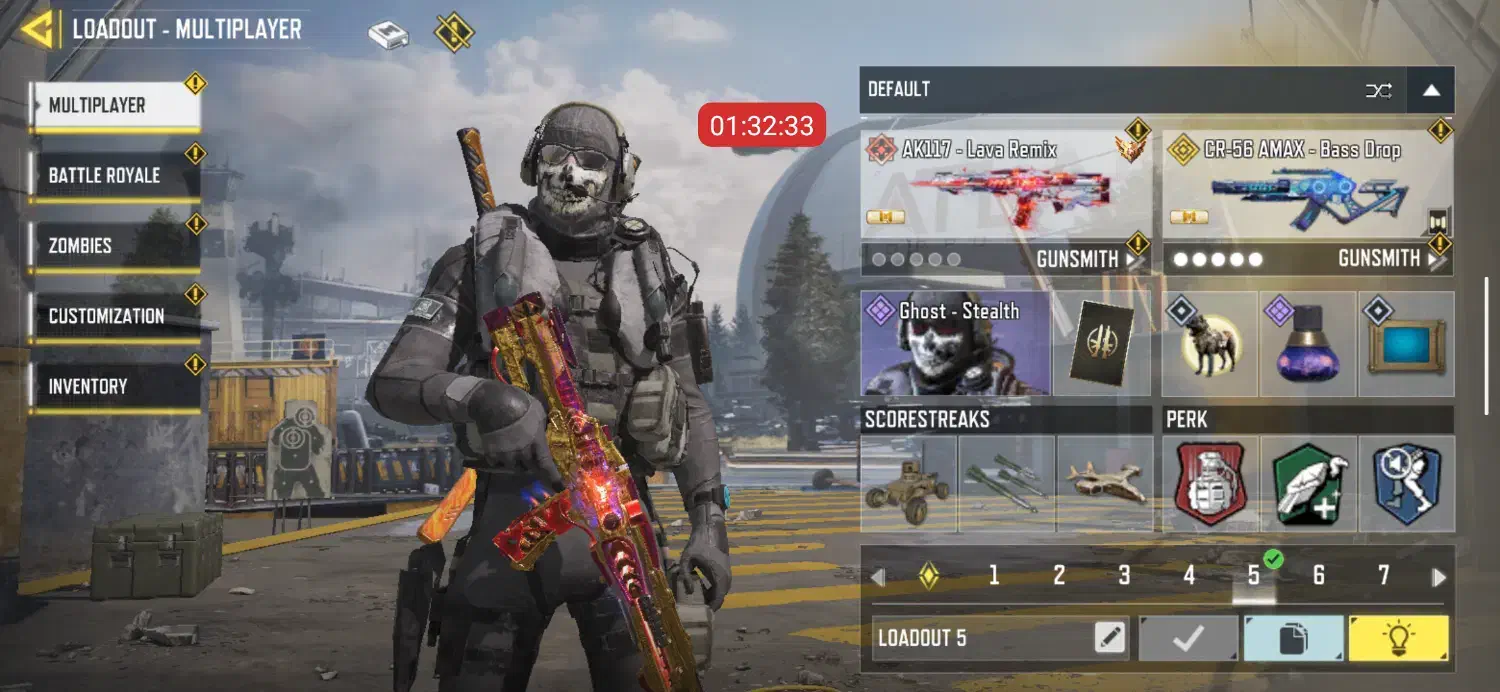Copy the loadout using the blue button
Viewport: 1500px width, 692px height.
1293,638
